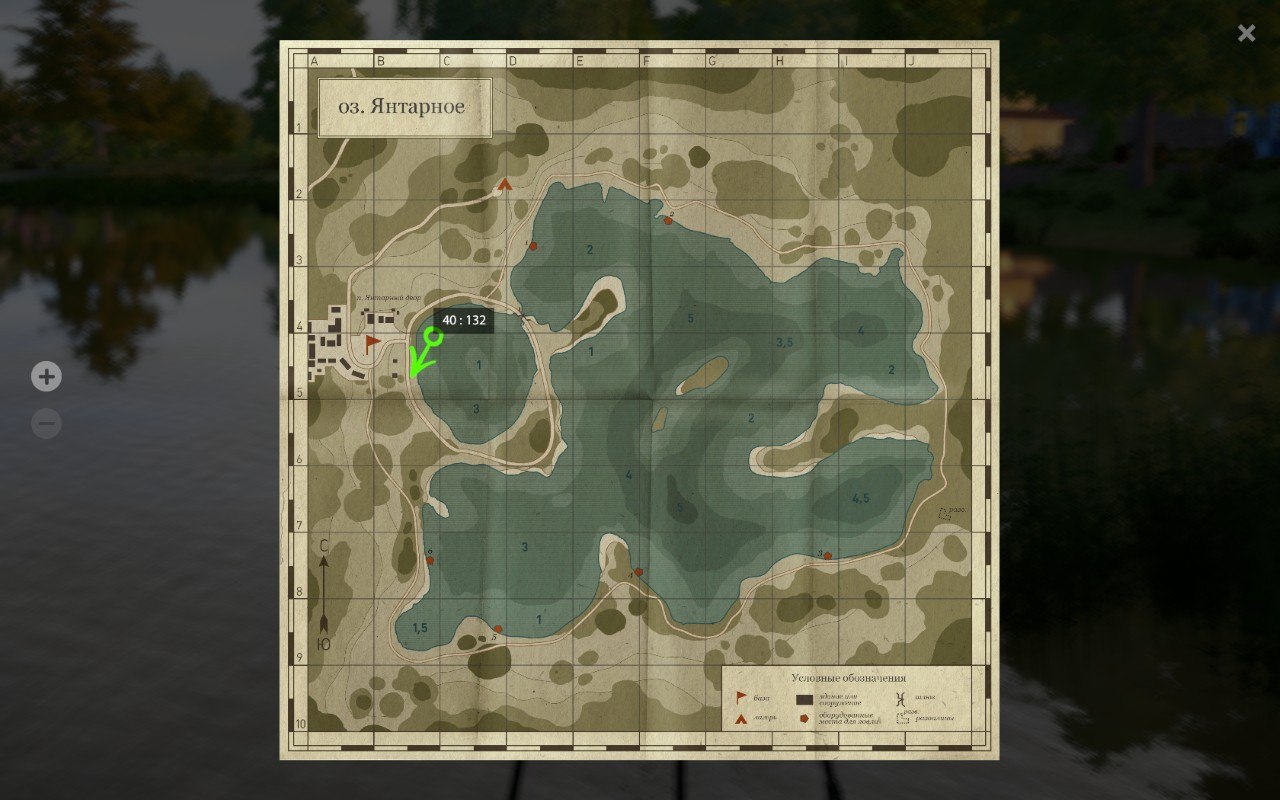The image size is (1280, 800).
Task: Click the лагерь triangle icon in the legend
Action: [742, 717]
